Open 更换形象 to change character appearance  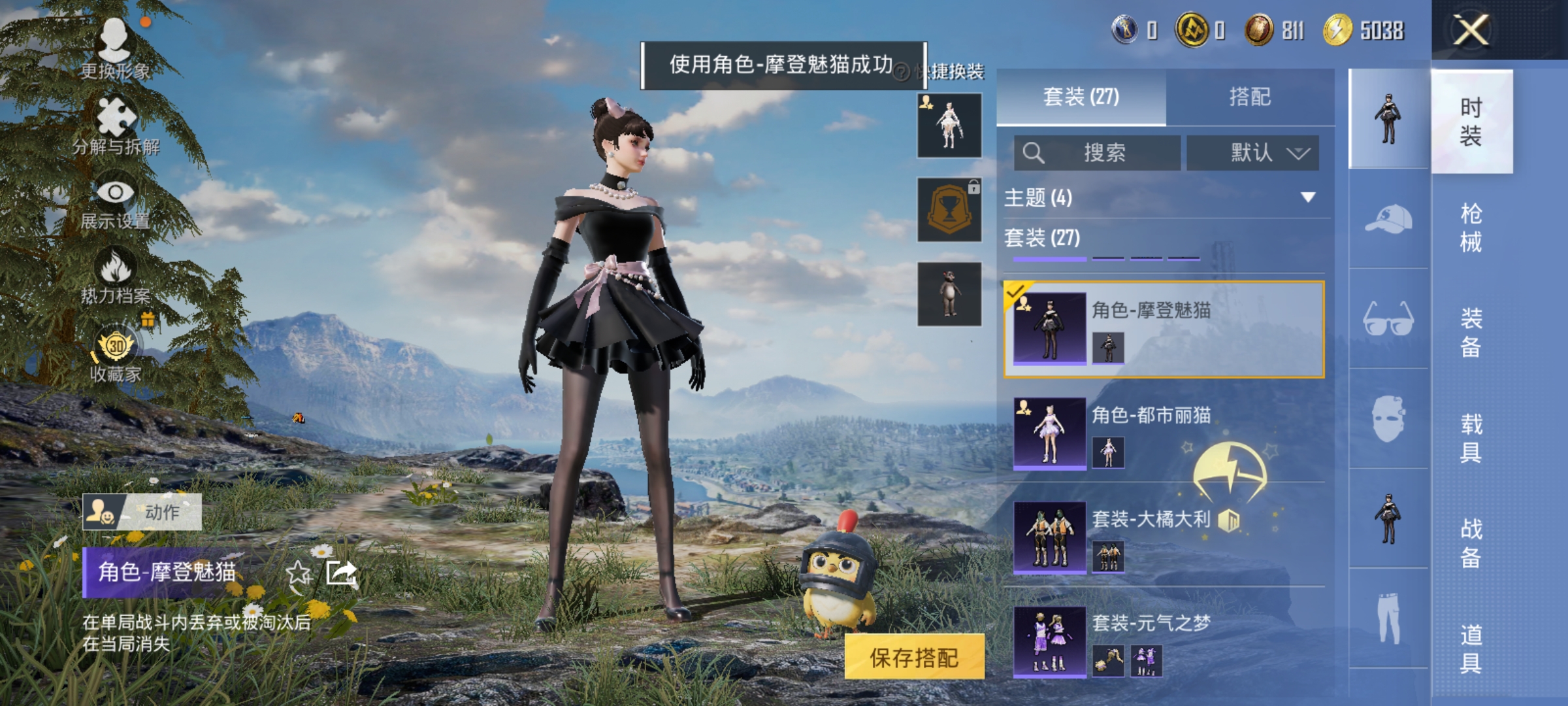click(x=116, y=39)
